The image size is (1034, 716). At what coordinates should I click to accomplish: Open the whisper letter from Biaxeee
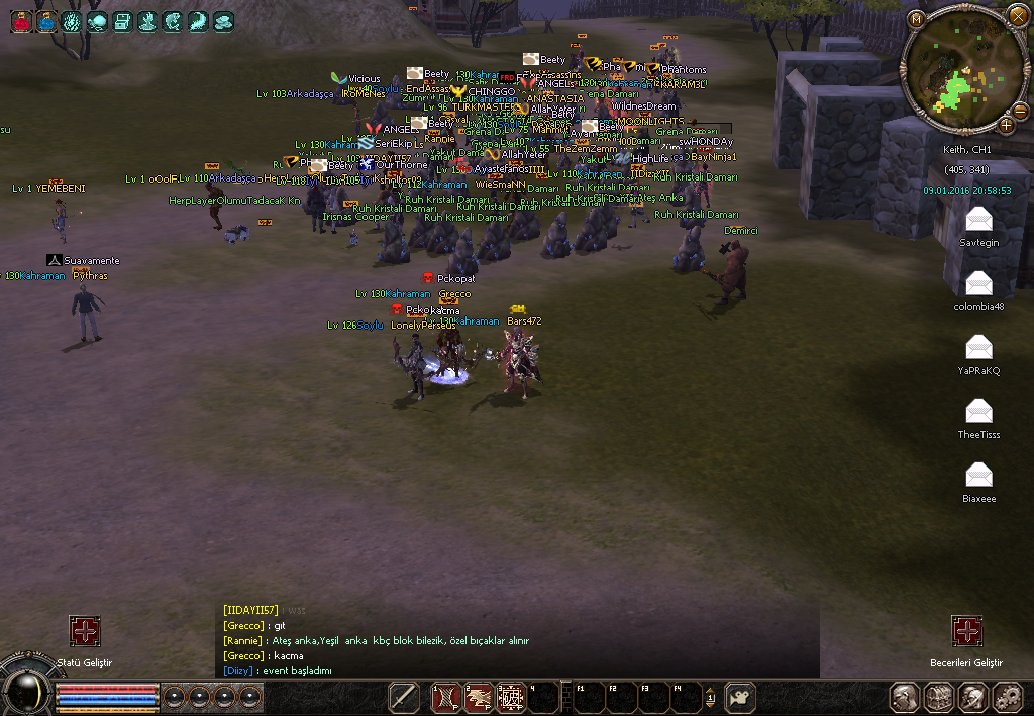click(979, 475)
